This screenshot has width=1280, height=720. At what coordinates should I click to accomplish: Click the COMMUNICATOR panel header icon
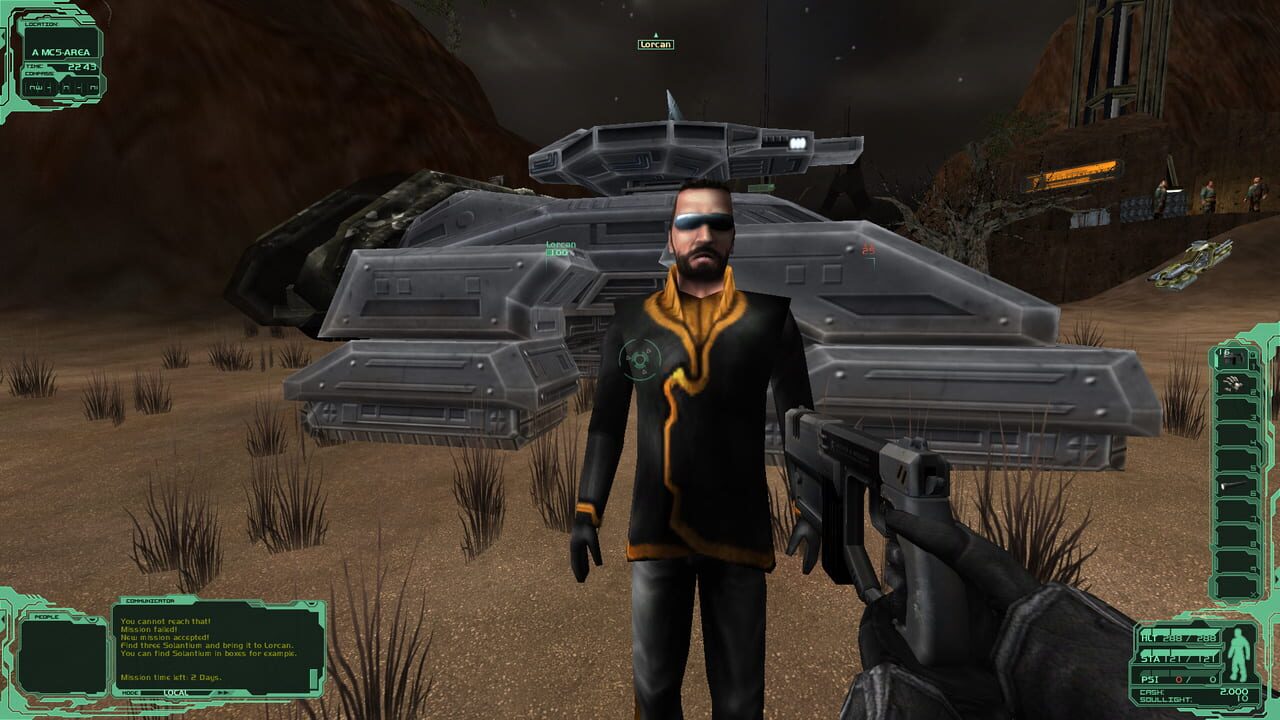[x=150, y=601]
